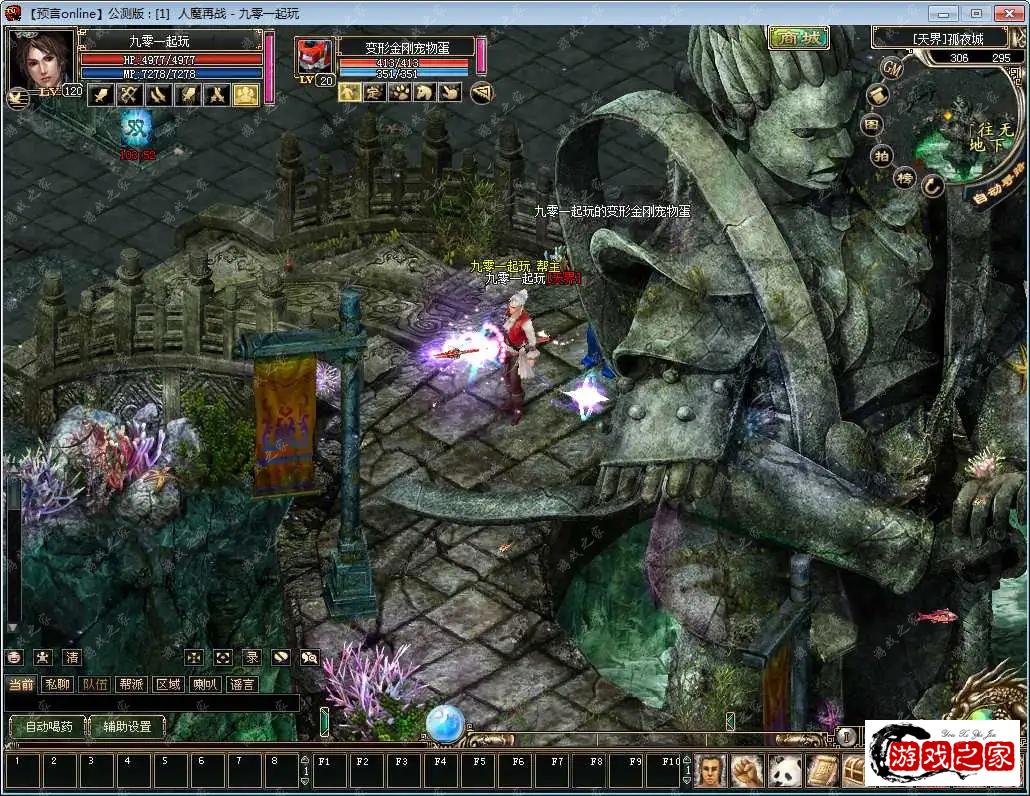Click the GM round button
This screenshot has width=1030, height=796.
893,67
